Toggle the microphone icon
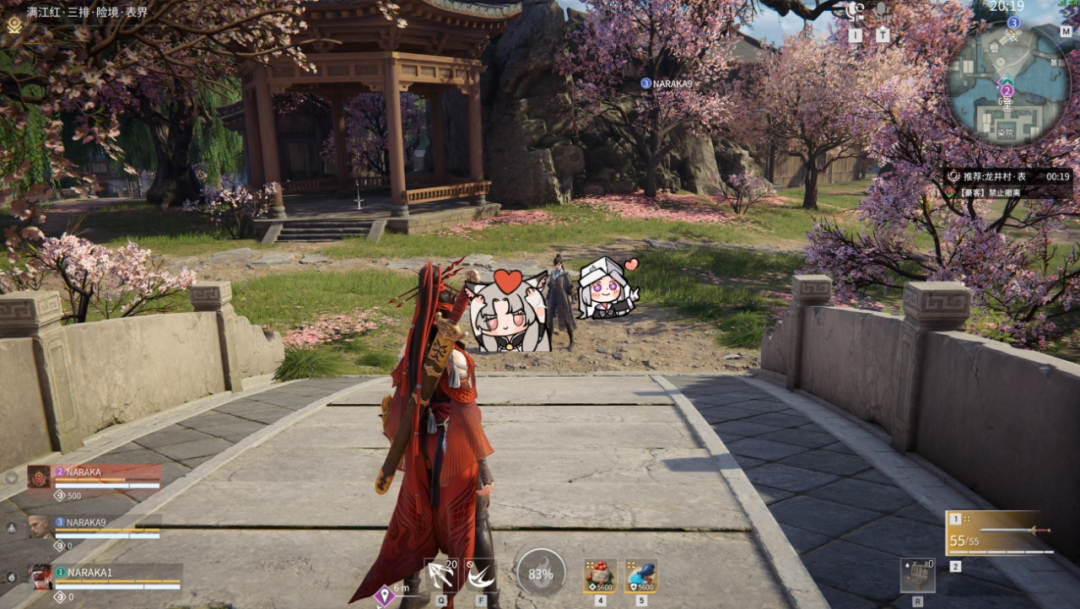1080x609 pixels. [x=883, y=12]
